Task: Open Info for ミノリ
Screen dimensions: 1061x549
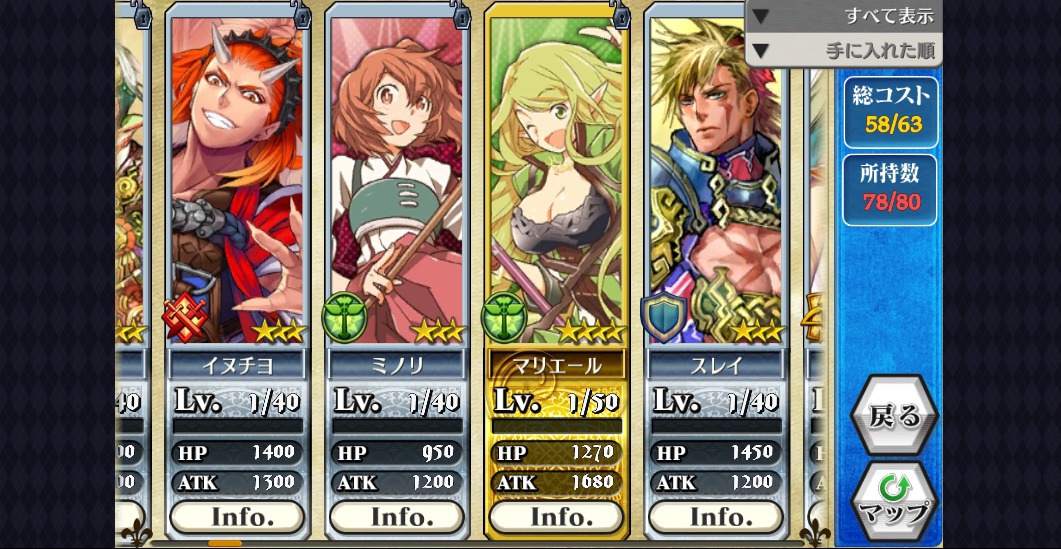Action: point(397,517)
